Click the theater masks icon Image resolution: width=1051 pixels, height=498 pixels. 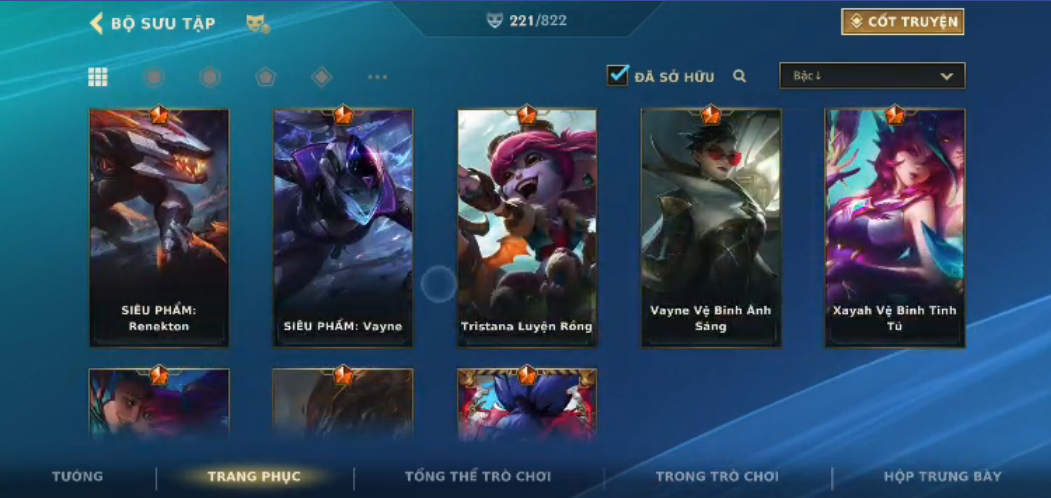[257, 23]
